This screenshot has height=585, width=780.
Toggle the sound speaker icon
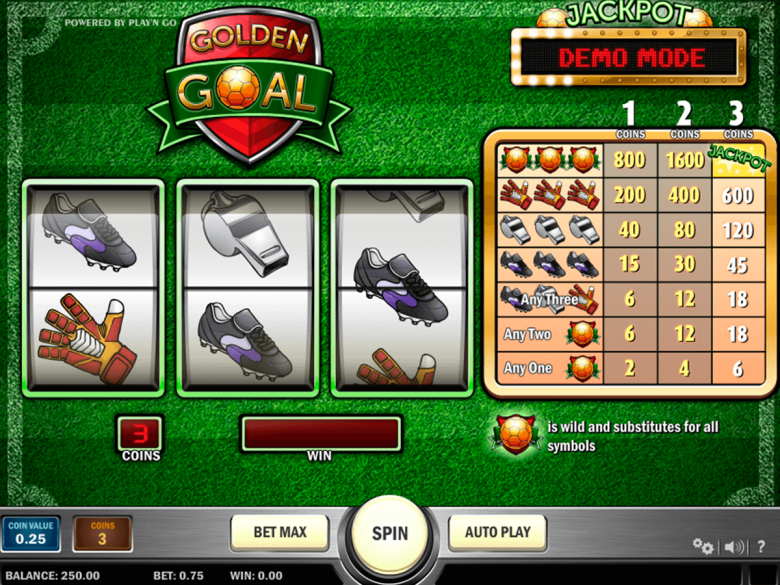[x=735, y=546]
